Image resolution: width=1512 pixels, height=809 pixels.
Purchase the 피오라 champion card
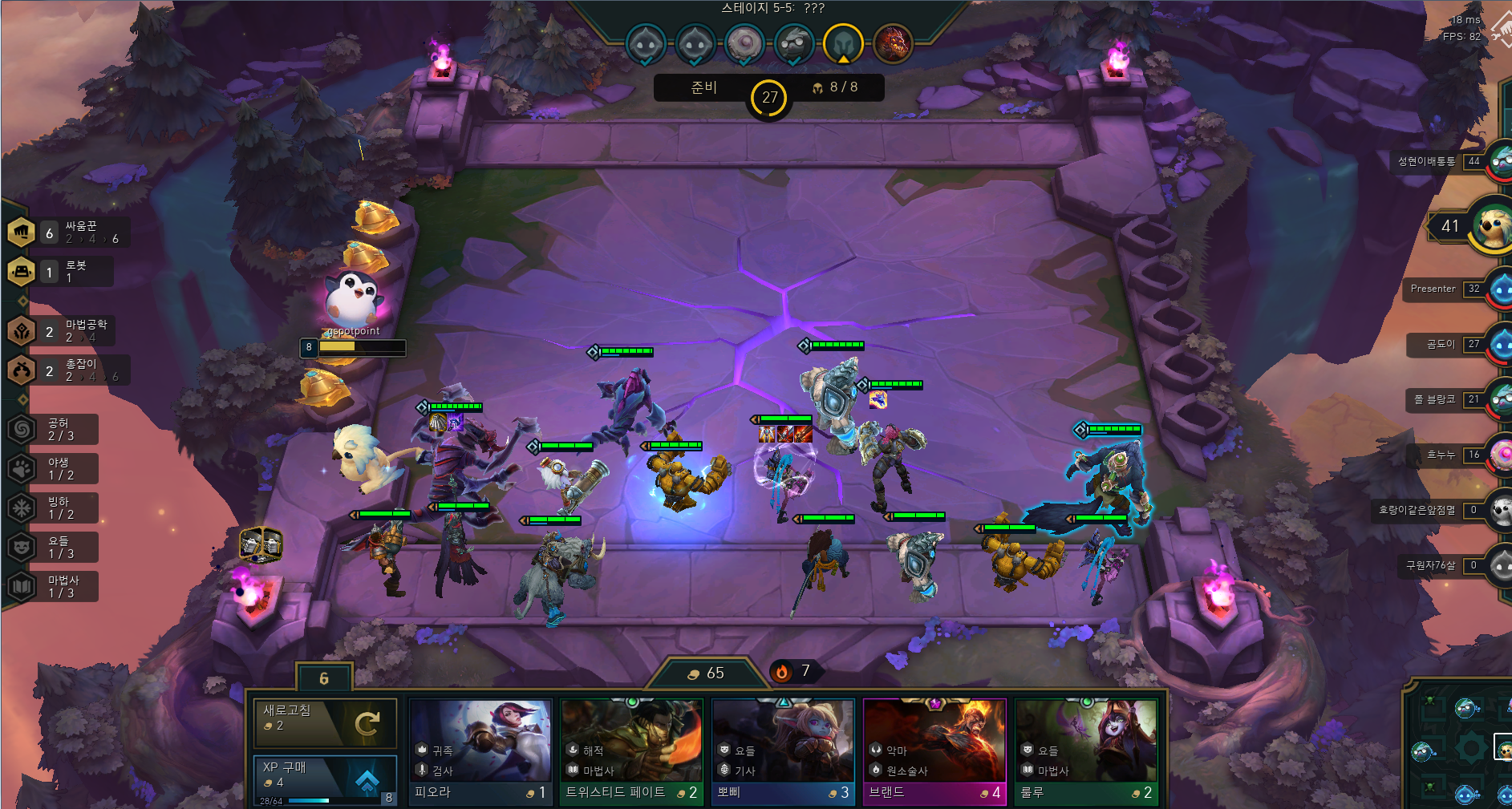pyautogui.click(x=480, y=751)
